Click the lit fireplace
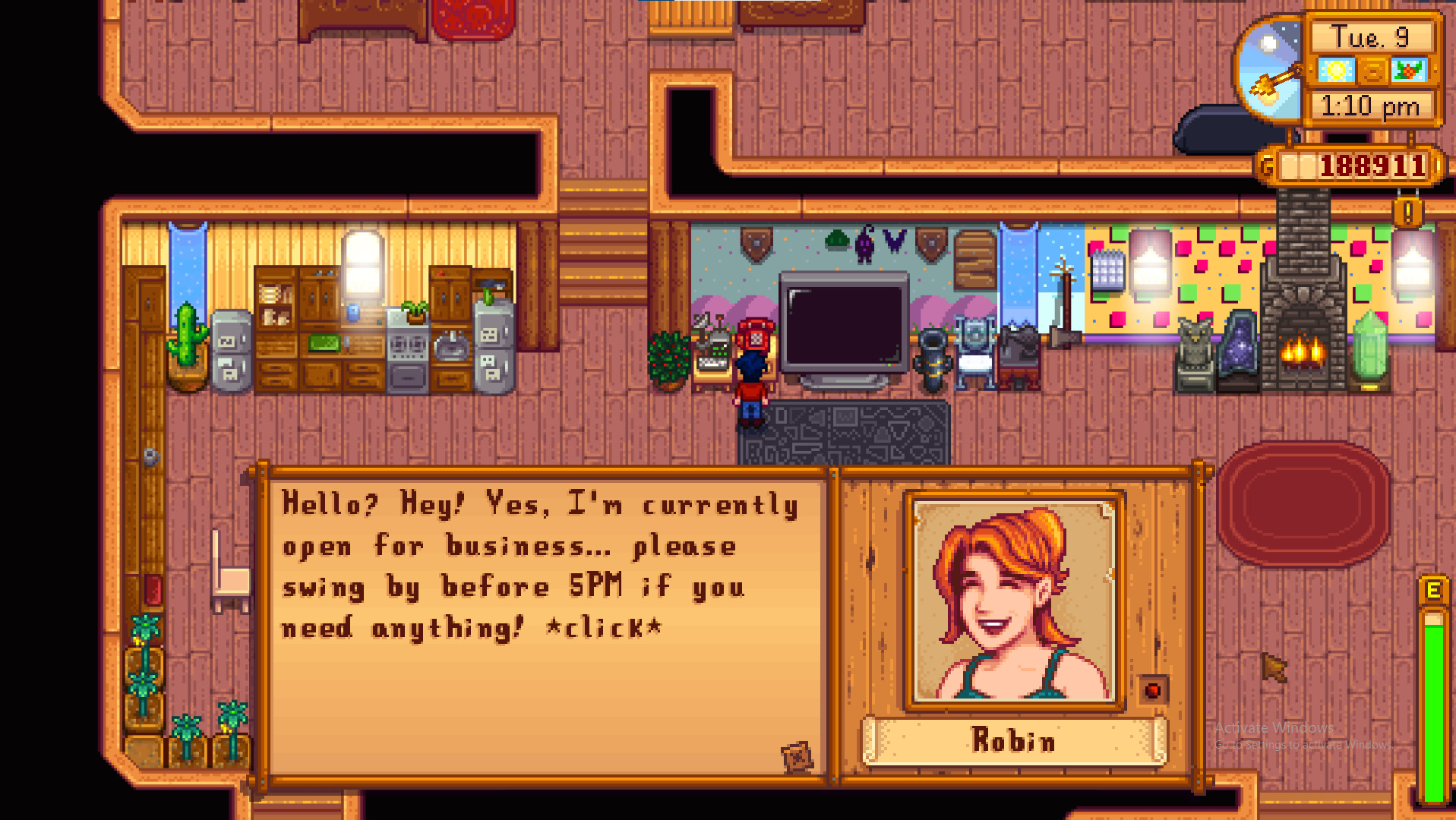The width and height of the screenshot is (1456, 820). pos(1301,349)
